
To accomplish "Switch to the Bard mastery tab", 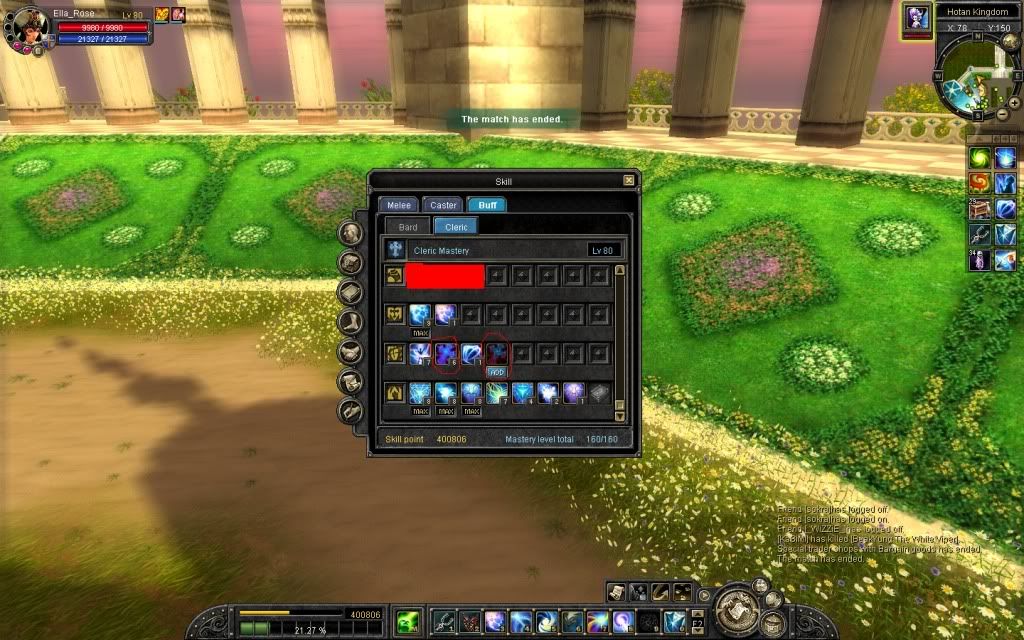I will tap(408, 227).
